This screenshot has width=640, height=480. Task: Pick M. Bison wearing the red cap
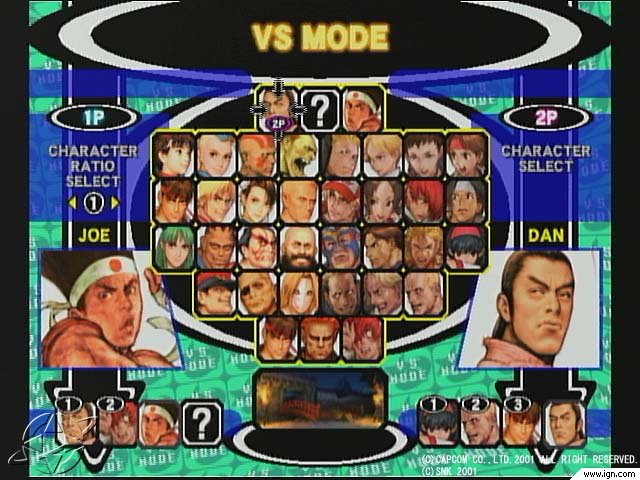tap(214, 292)
